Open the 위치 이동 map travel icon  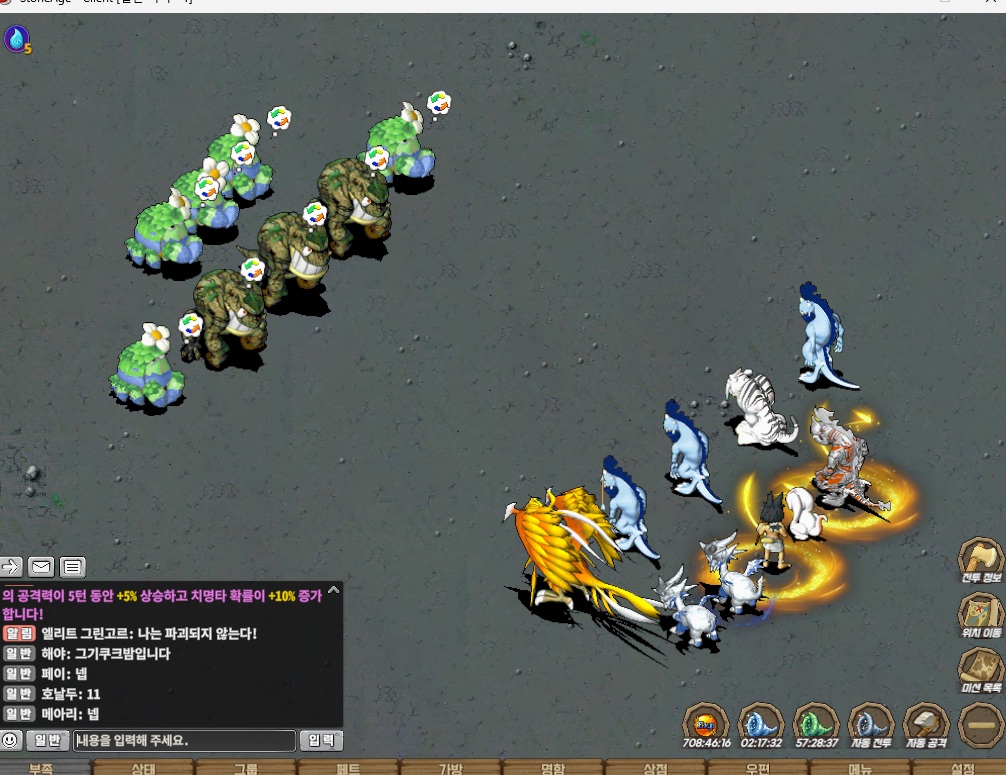(x=980, y=612)
